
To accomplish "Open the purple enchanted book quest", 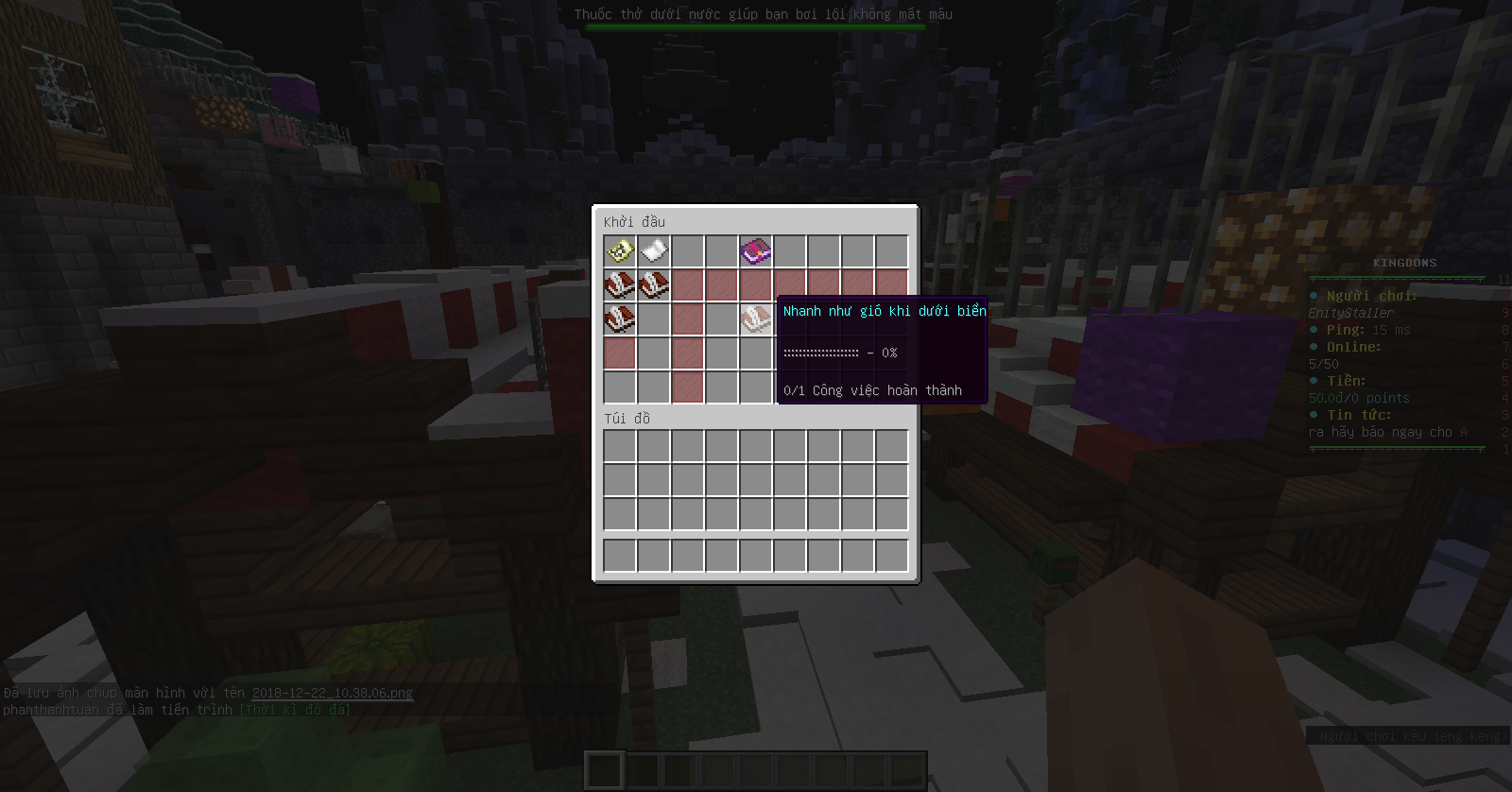I will pyautogui.click(x=755, y=250).
